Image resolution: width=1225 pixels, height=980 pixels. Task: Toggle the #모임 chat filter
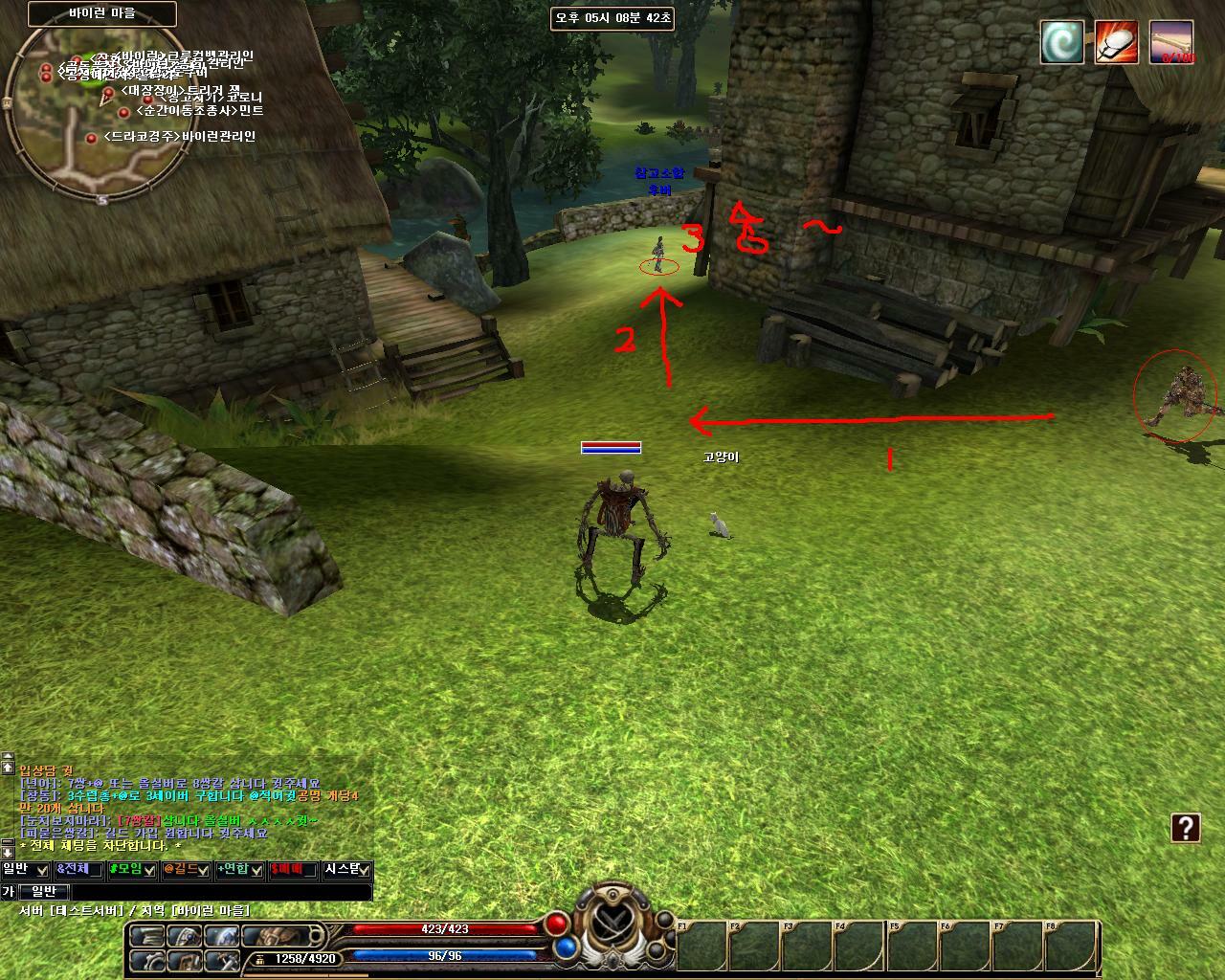click(x=132, y=869)
